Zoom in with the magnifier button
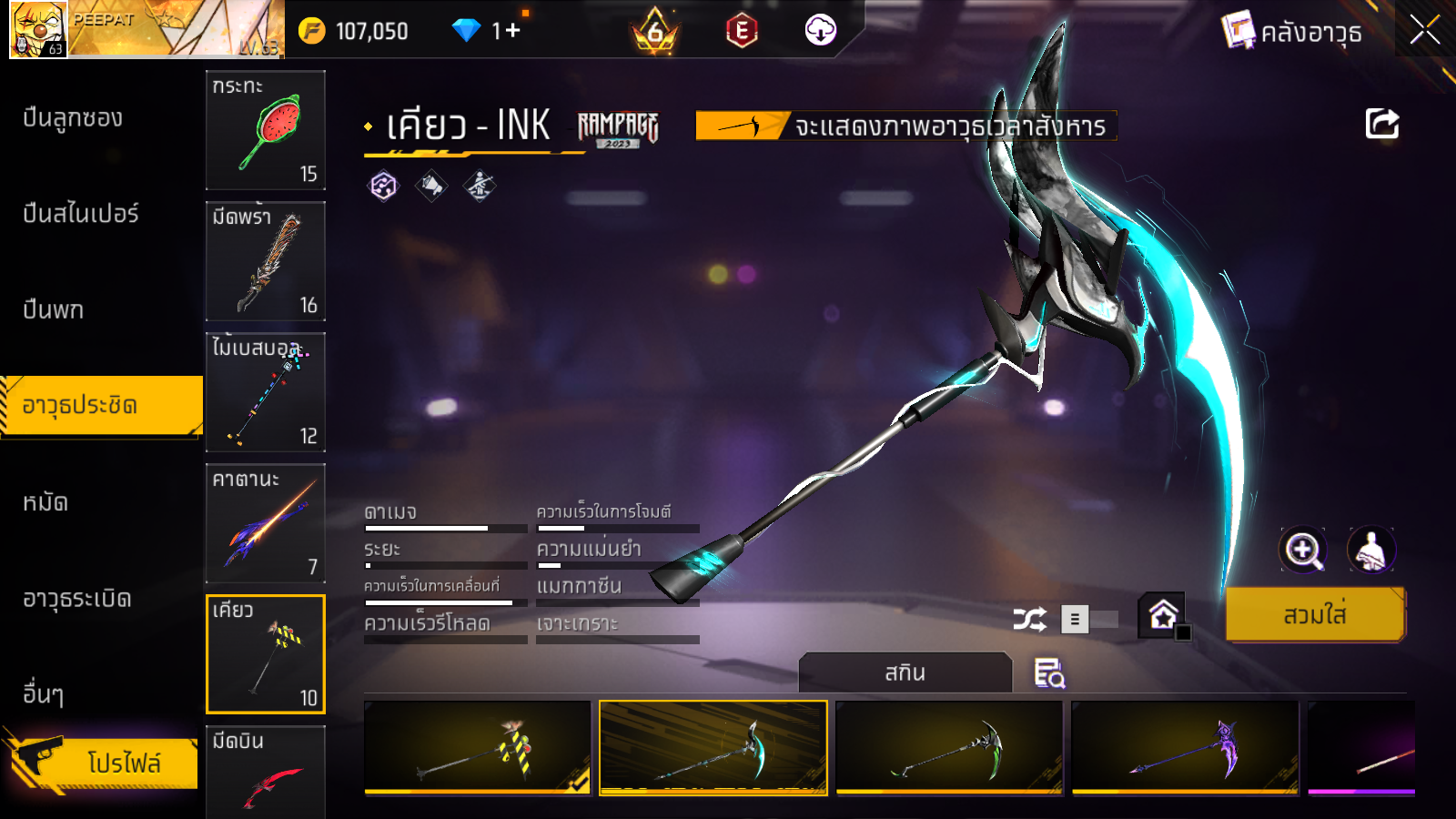Screen dimensions: 1456x819 (x=1302, y=550)
